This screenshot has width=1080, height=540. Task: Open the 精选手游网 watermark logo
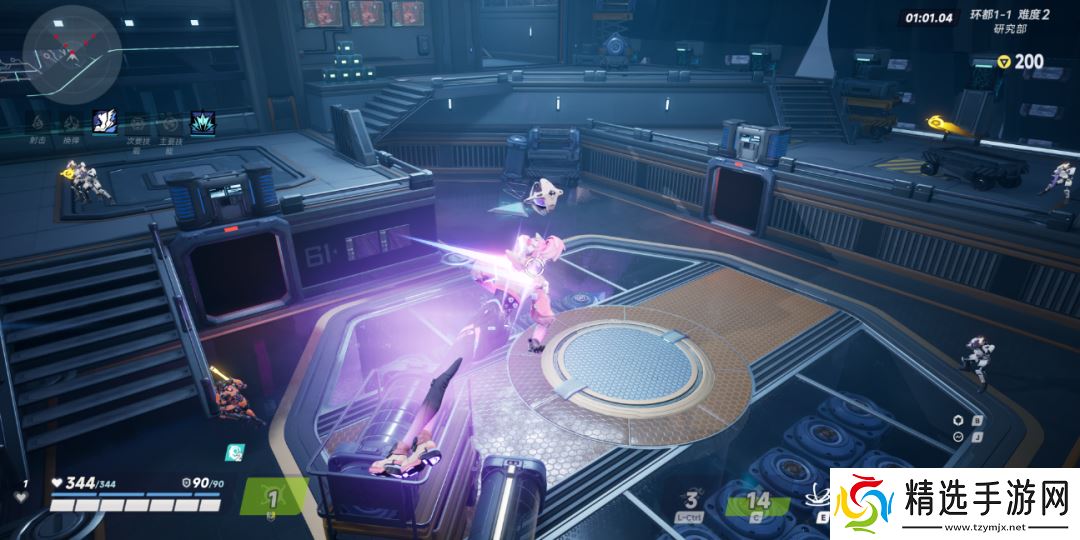(950, 502)
